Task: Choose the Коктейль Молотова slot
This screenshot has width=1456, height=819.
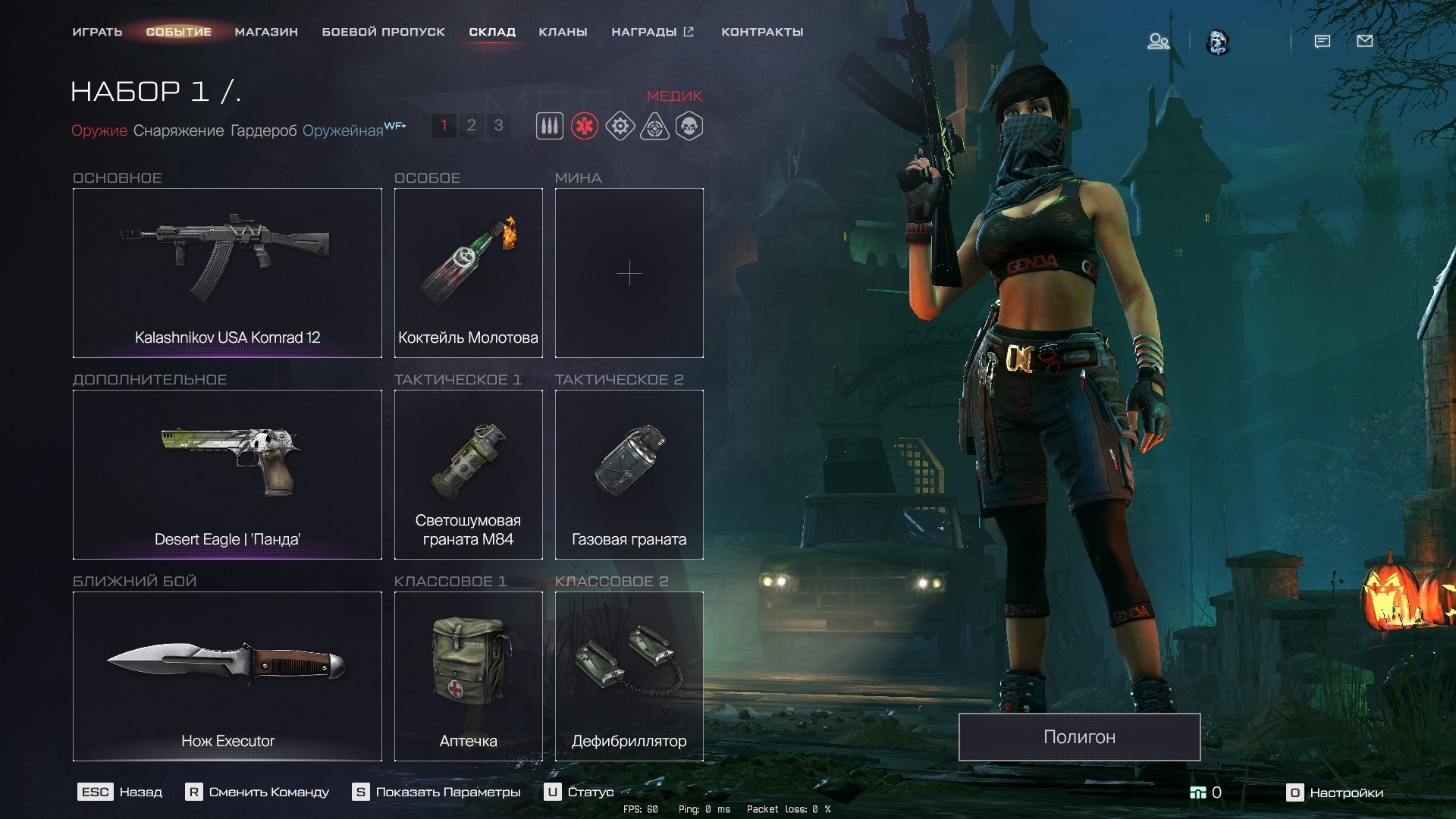Action: point(468,272)
